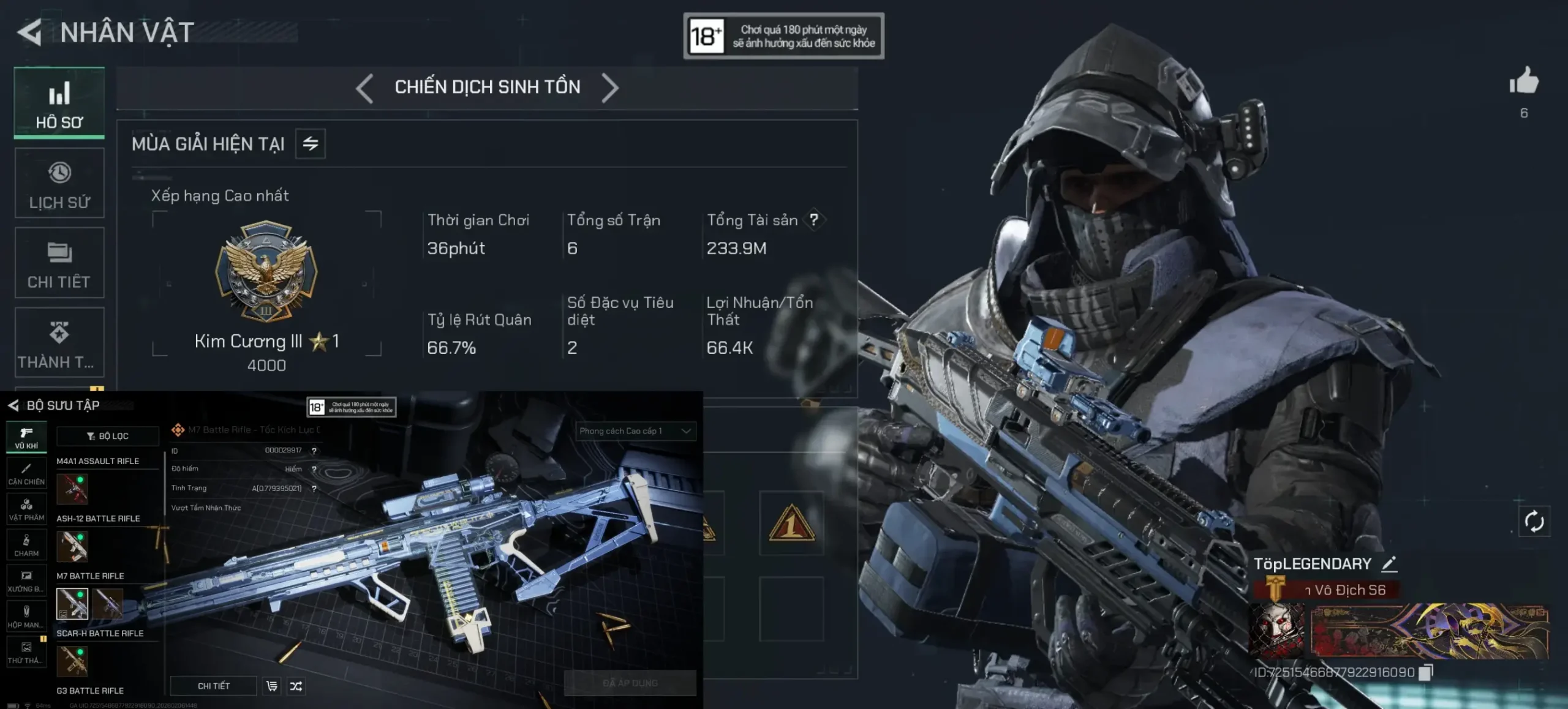
Task: Select the M4A1 Assault Rifle skin thumbnail
Action: (72, 489)
